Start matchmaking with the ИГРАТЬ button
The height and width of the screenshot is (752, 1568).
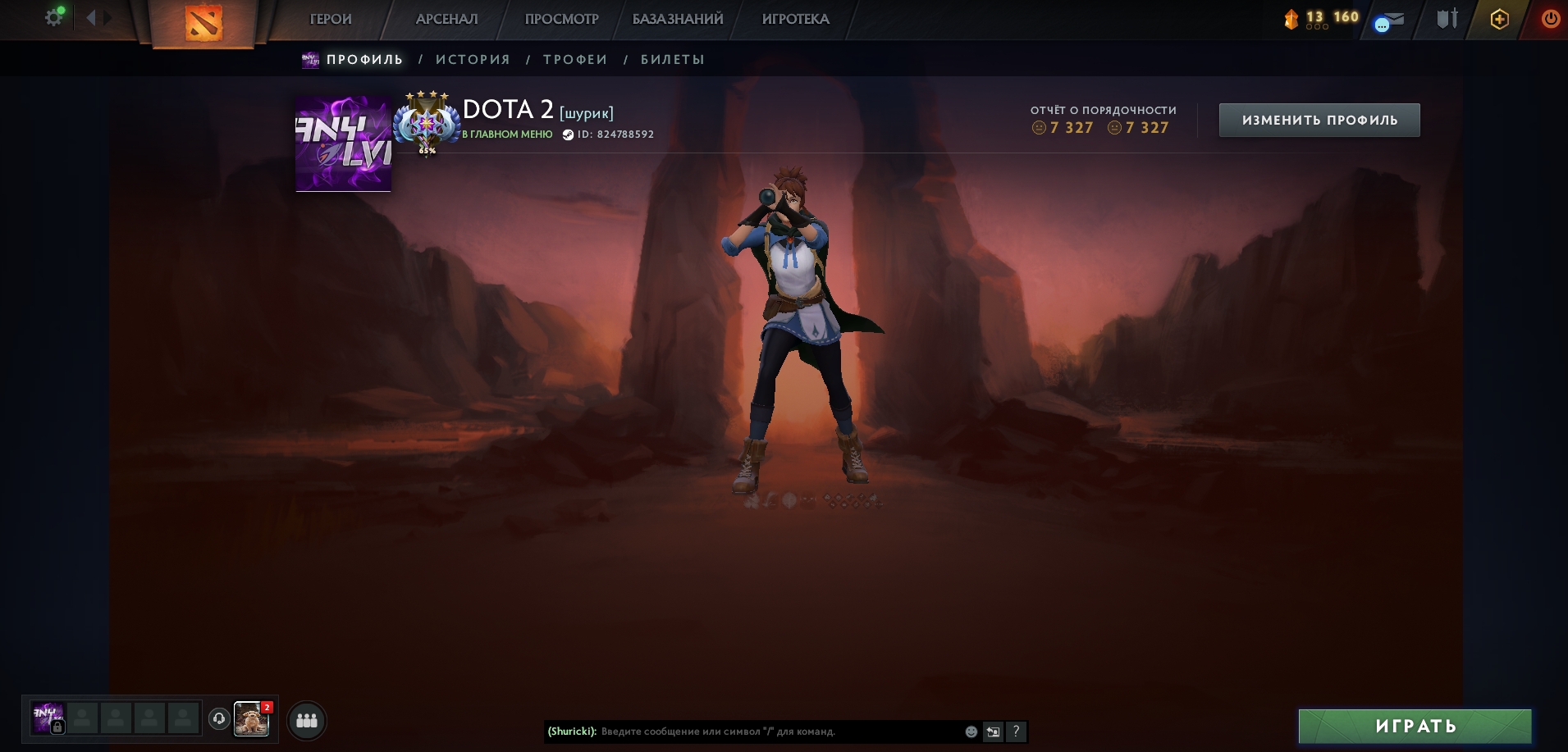coord(1415,726)
